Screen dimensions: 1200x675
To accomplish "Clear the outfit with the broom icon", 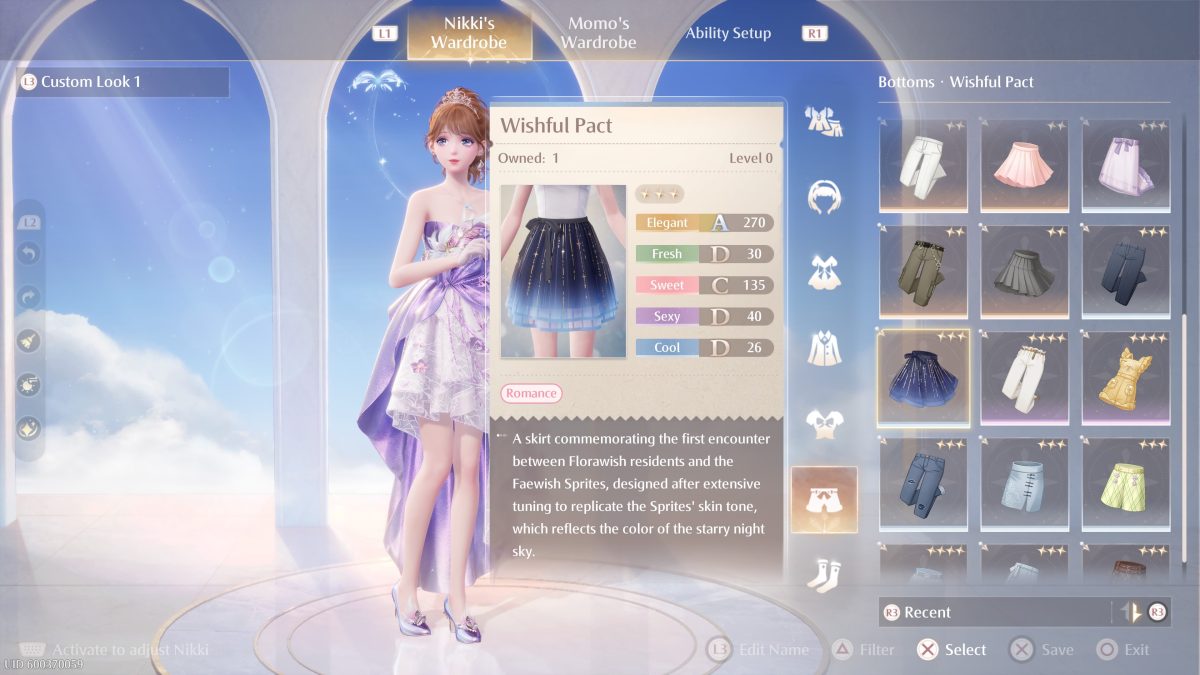I will [29, 341].
